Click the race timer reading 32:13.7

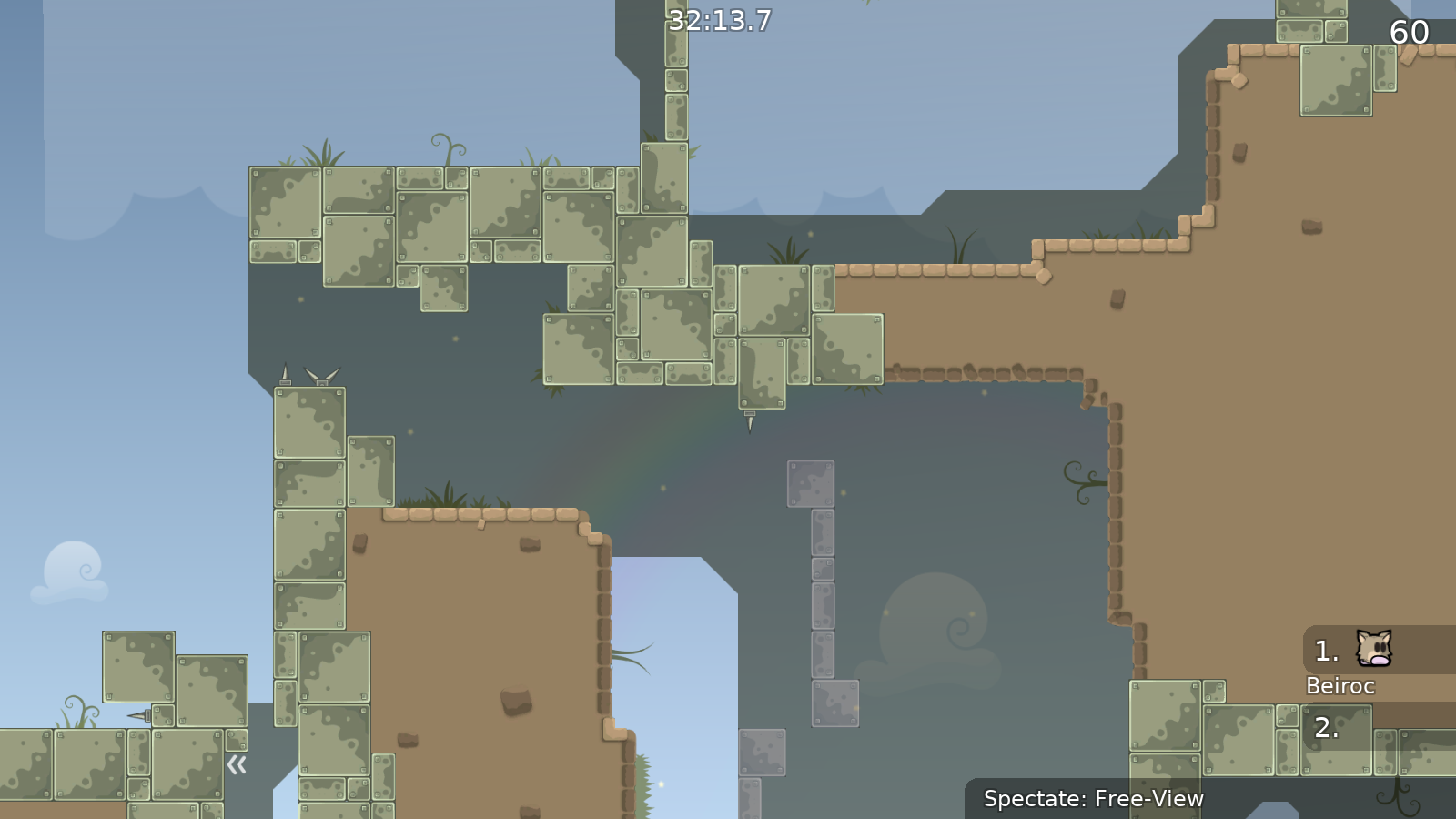[x=719, y=18]
